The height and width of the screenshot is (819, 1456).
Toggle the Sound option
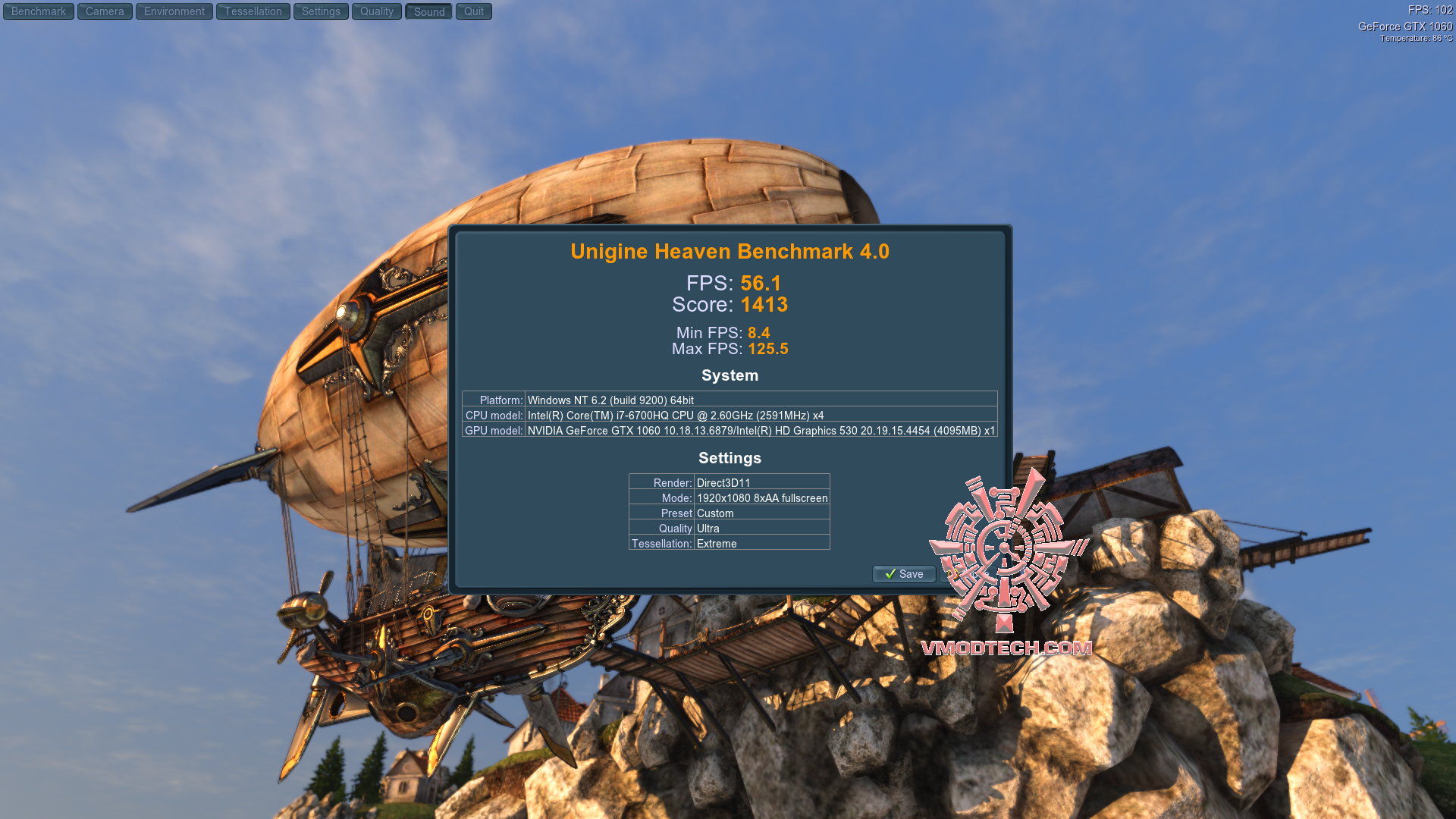428,11
